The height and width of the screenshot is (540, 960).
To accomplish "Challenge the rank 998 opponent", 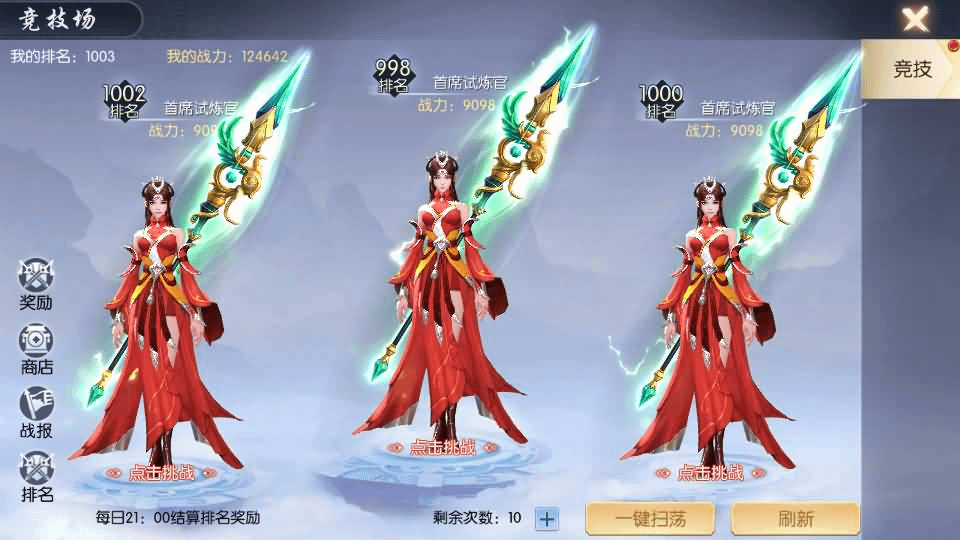I will [x=436, y=448].
